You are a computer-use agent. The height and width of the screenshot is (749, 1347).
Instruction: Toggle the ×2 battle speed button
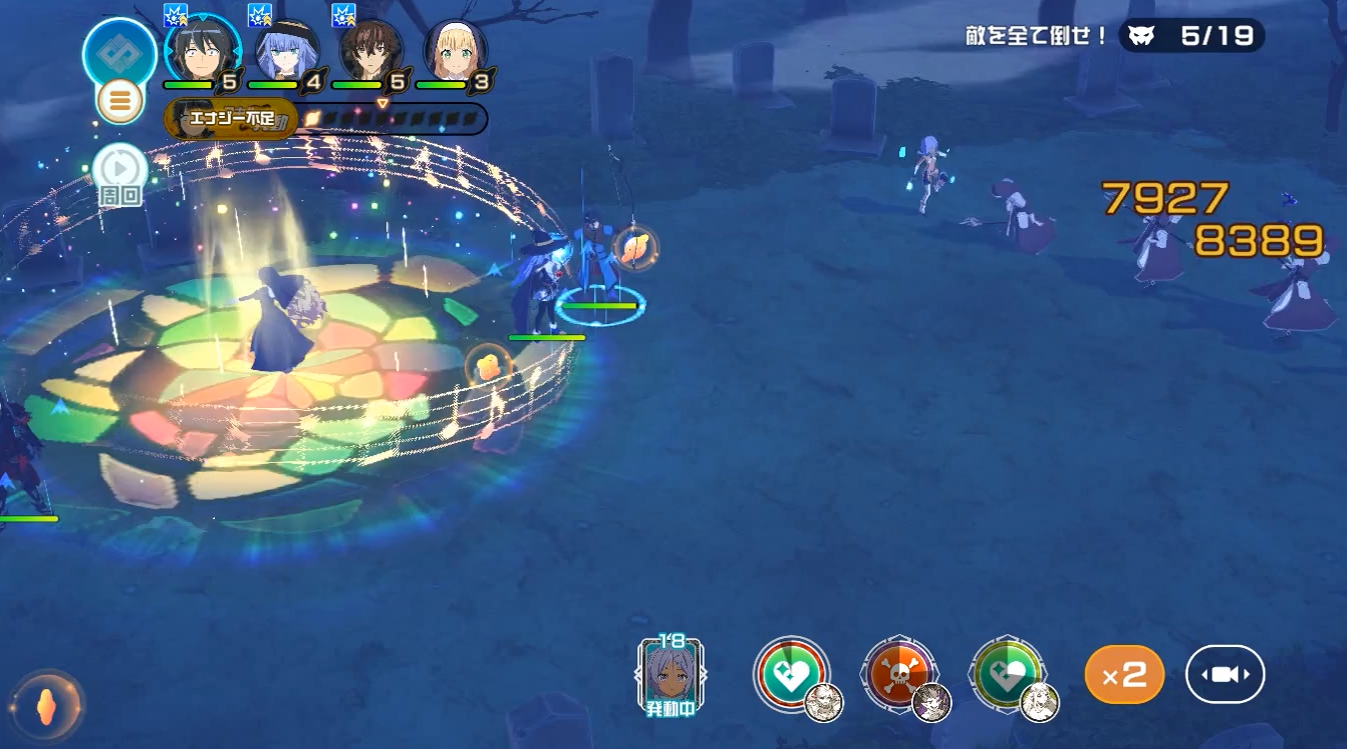1124,675
